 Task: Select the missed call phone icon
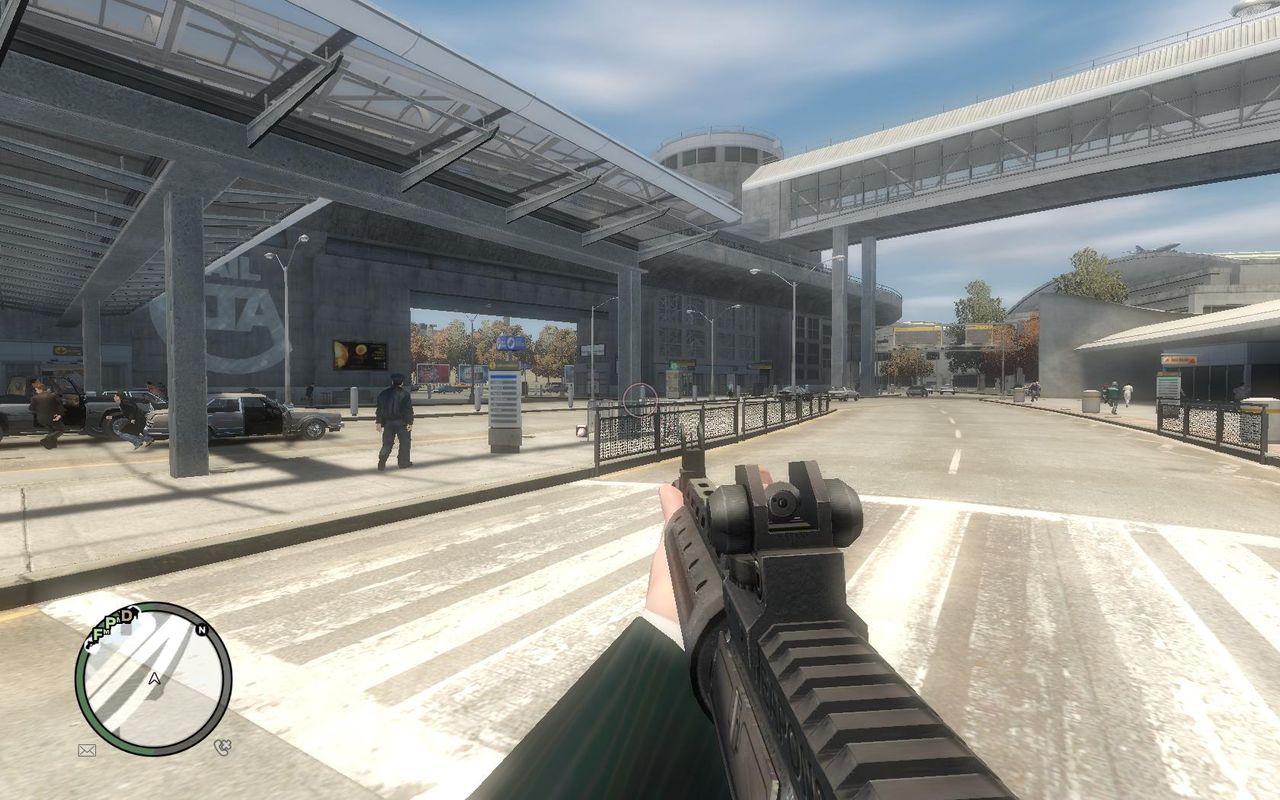tap(222, 746)
